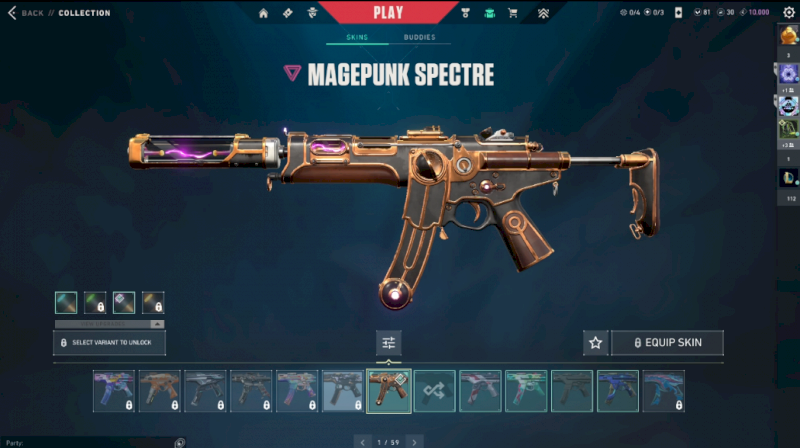The height and width of the screenshot is (448, 800).
Task: Select the Skins tab
Action: coord(357,37)
